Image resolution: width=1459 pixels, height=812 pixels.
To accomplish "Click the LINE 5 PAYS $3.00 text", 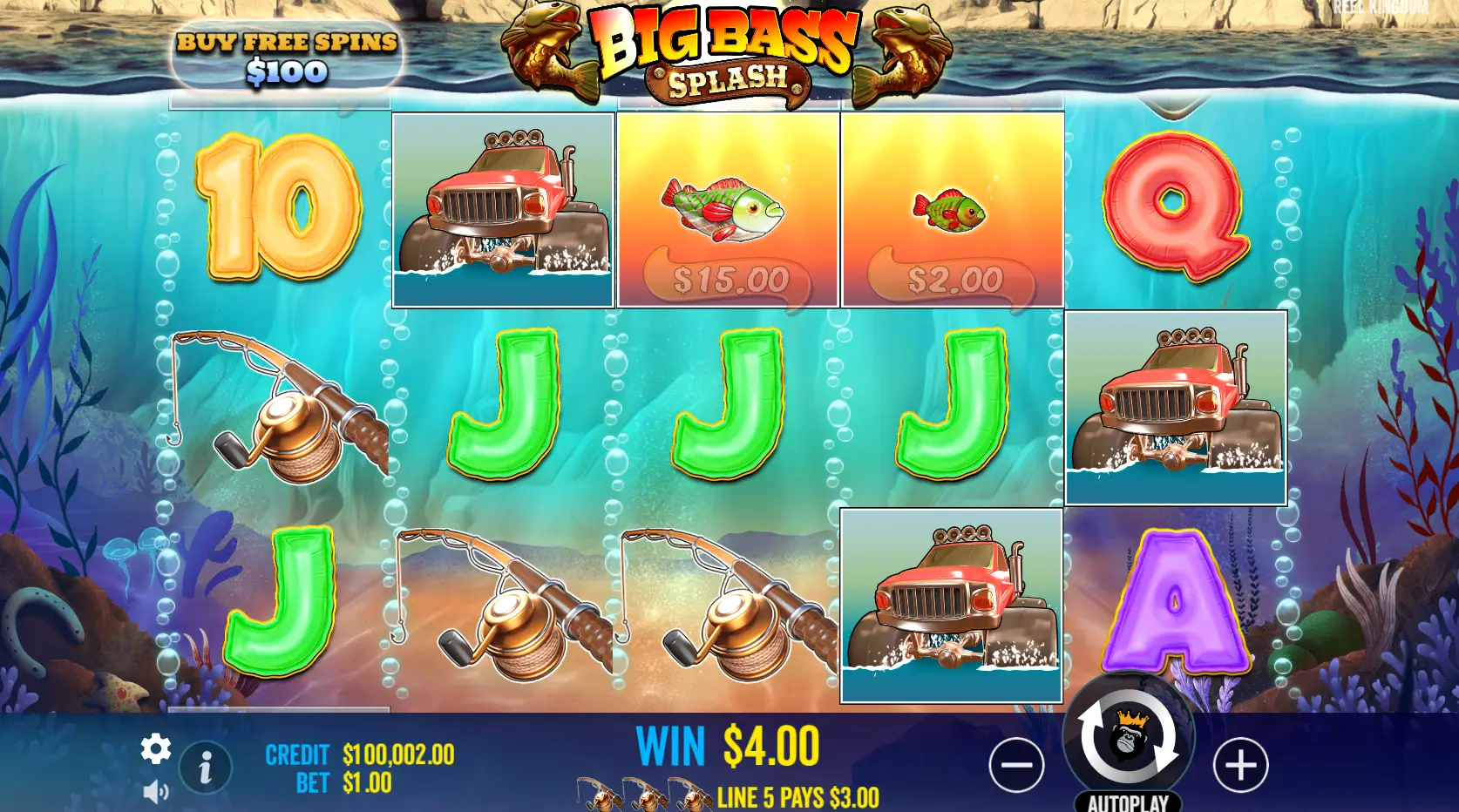I will pos(797,794).
